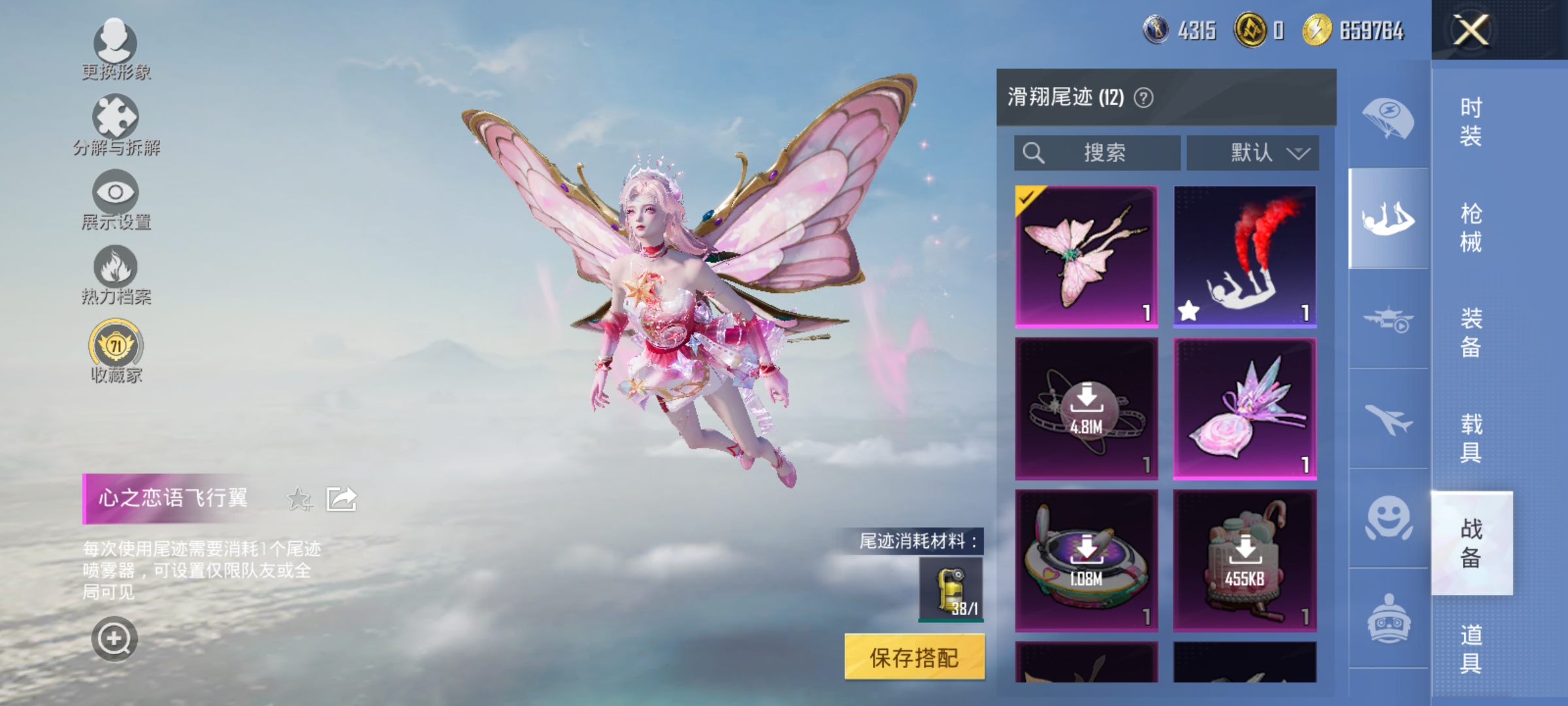Open 展示设置 display settings

[x=116, y=199]
